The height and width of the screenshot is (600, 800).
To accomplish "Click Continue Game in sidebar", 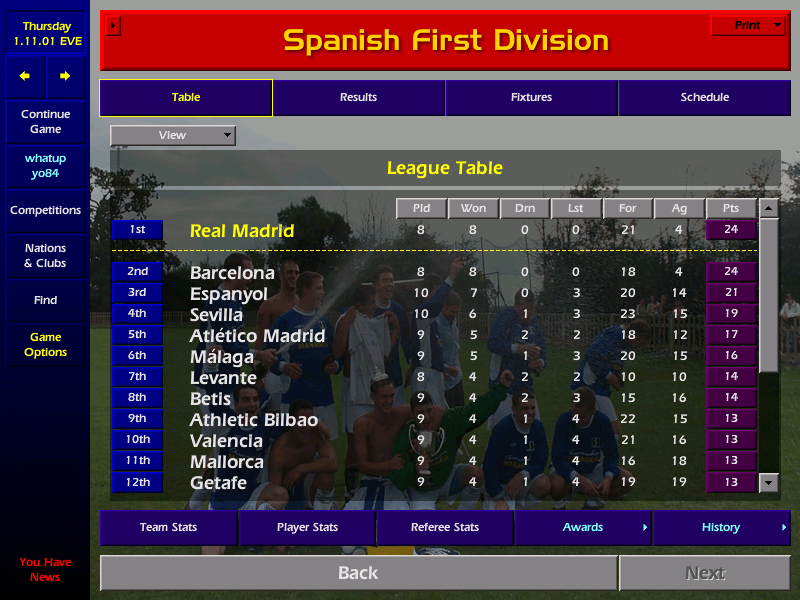I will 45,122.
